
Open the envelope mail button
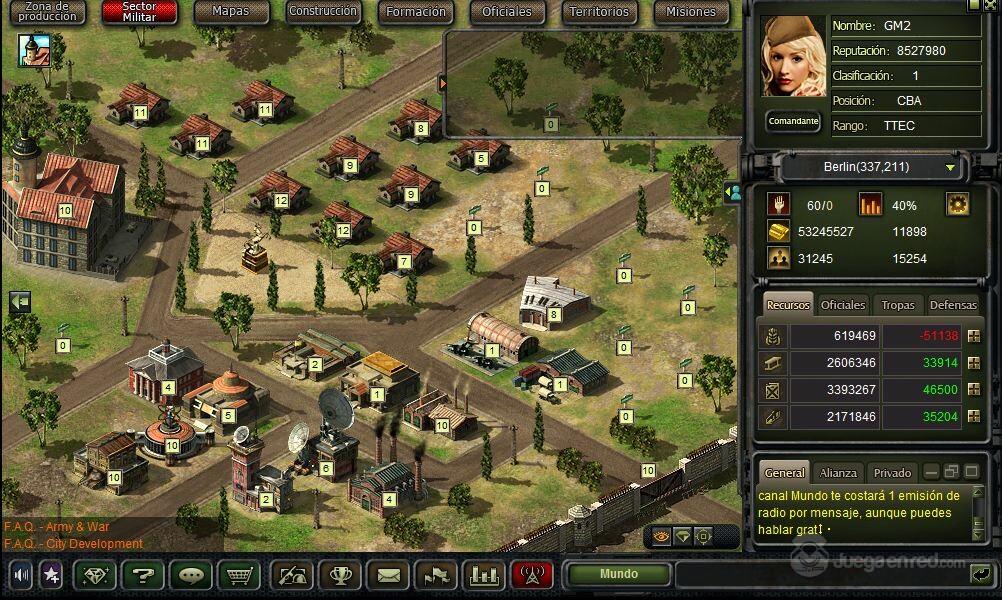tap(388, 575)
